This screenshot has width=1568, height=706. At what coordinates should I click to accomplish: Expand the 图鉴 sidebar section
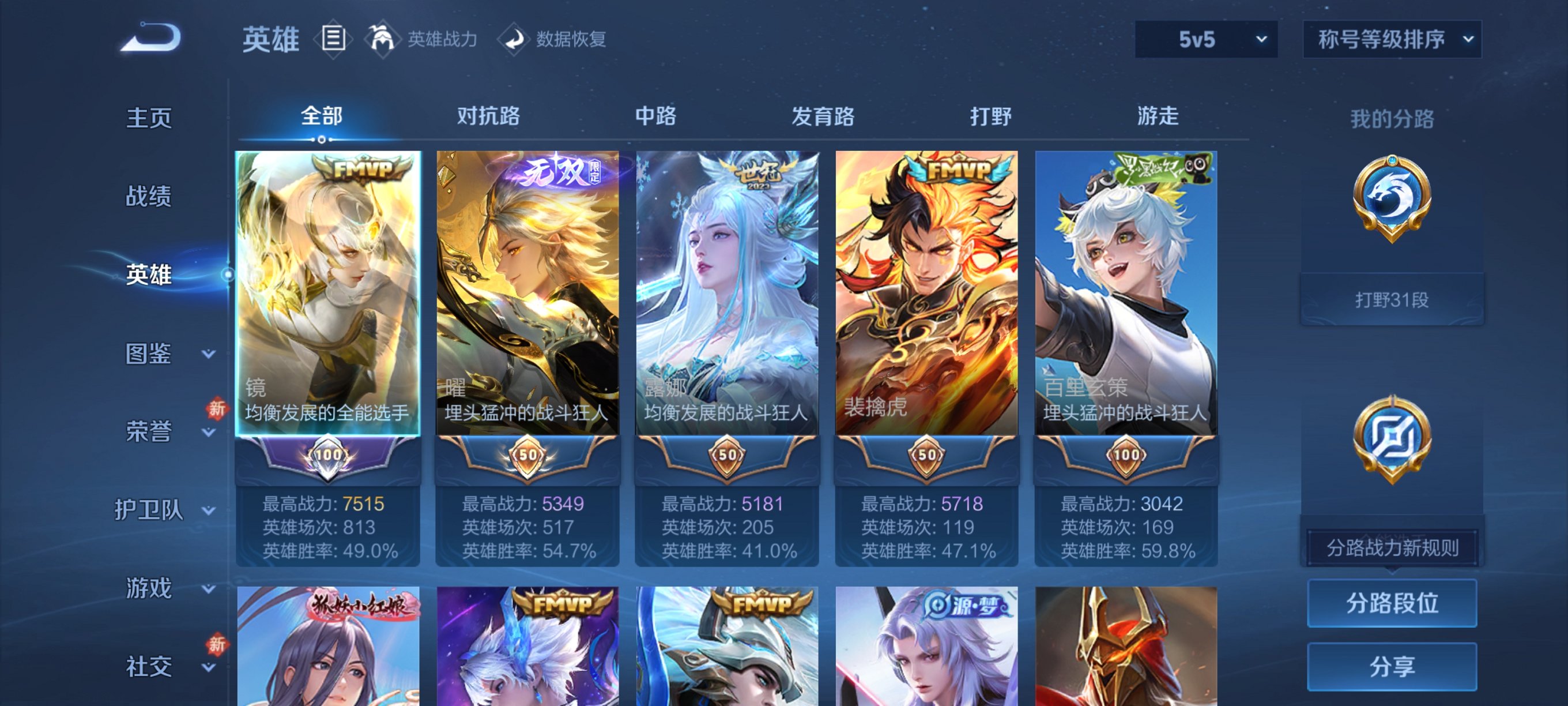[x=149, y=354]
